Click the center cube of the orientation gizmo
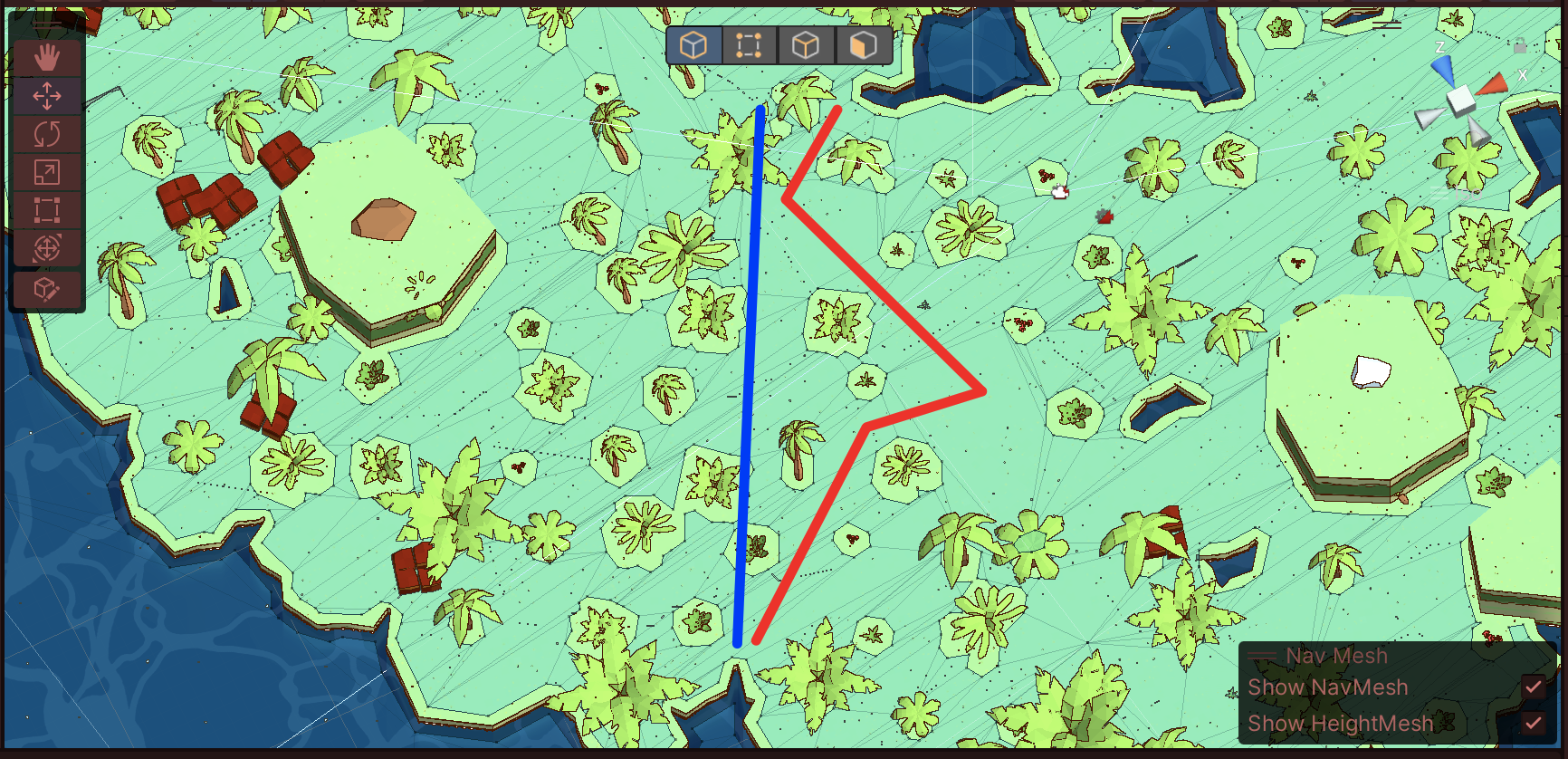Screen dimensions: 1568x759 [x=1461, y=100]
